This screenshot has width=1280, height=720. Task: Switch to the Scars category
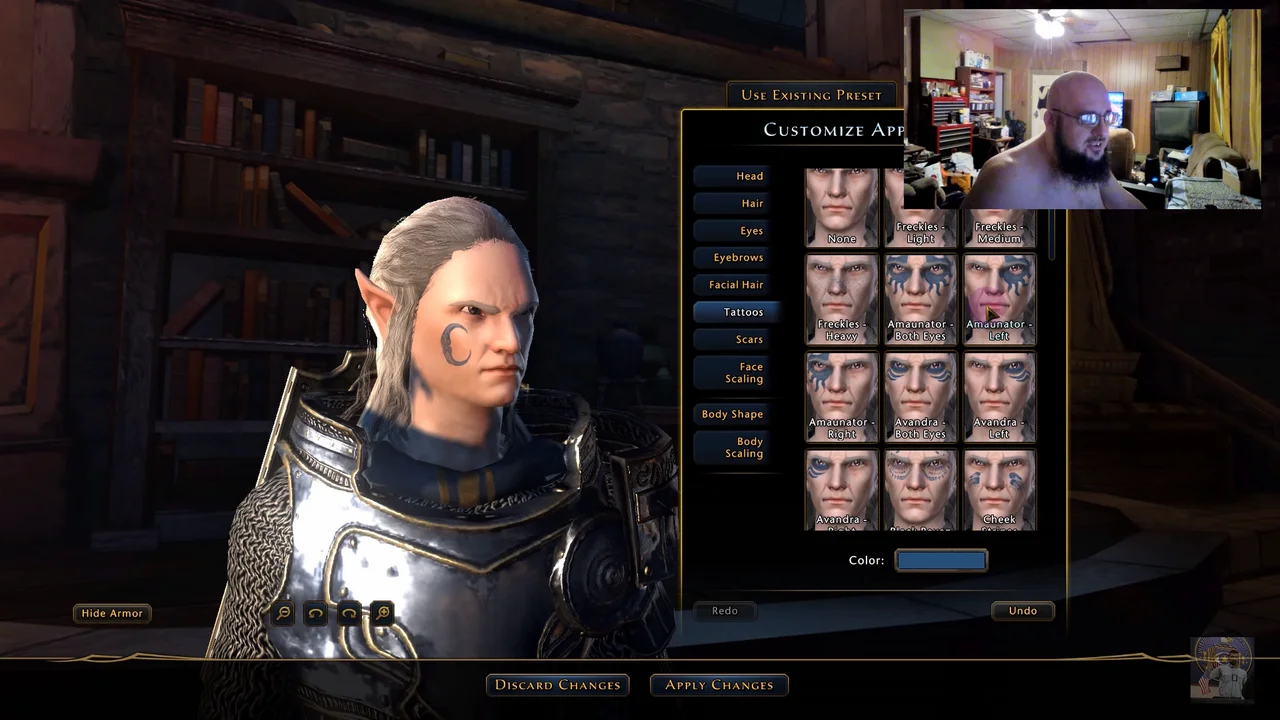pyautogui.click(x=737, y=340)
